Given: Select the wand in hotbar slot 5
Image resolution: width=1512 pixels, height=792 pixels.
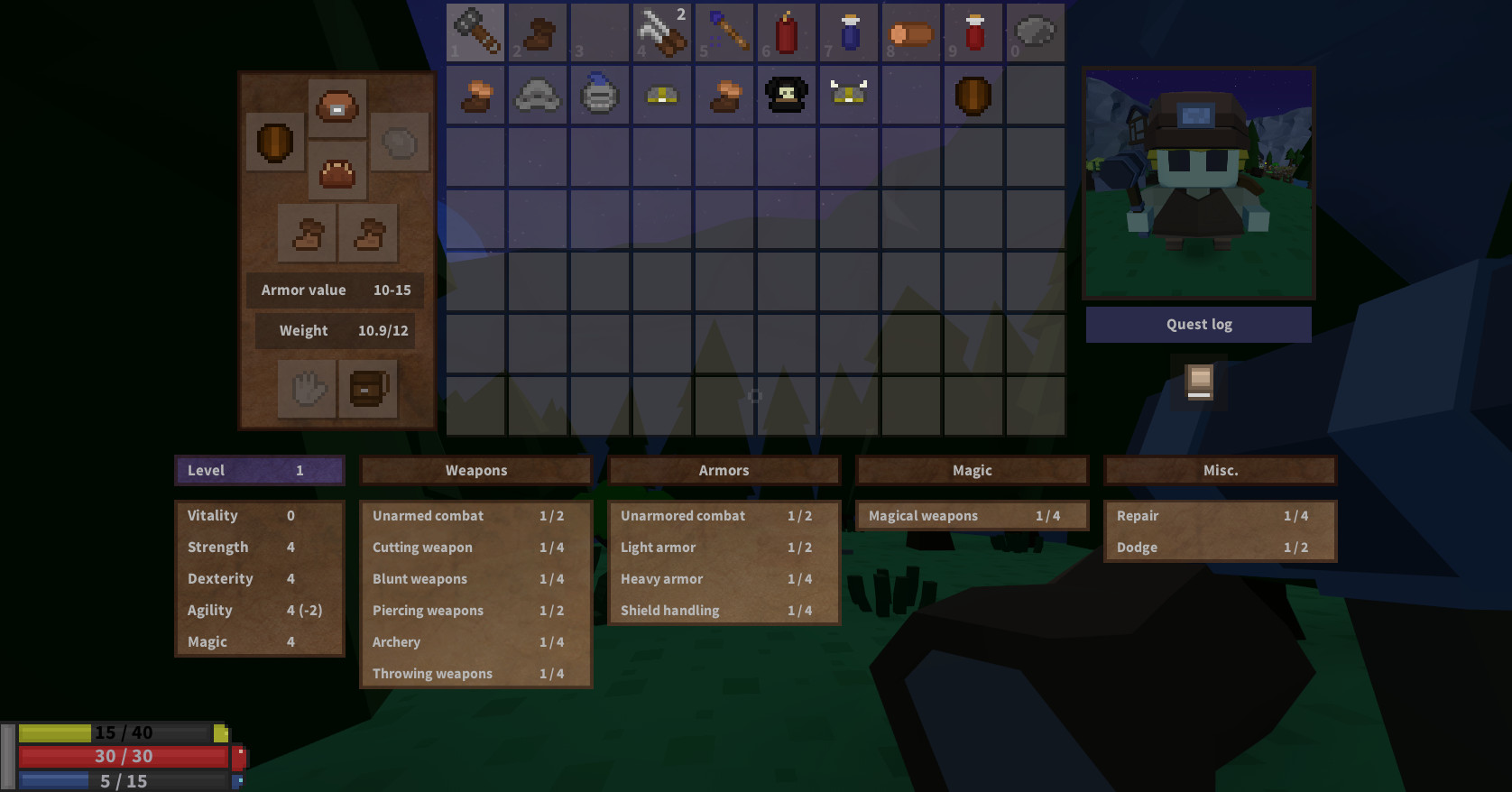Looking at the screenshot, I should [x=724, y=32].
